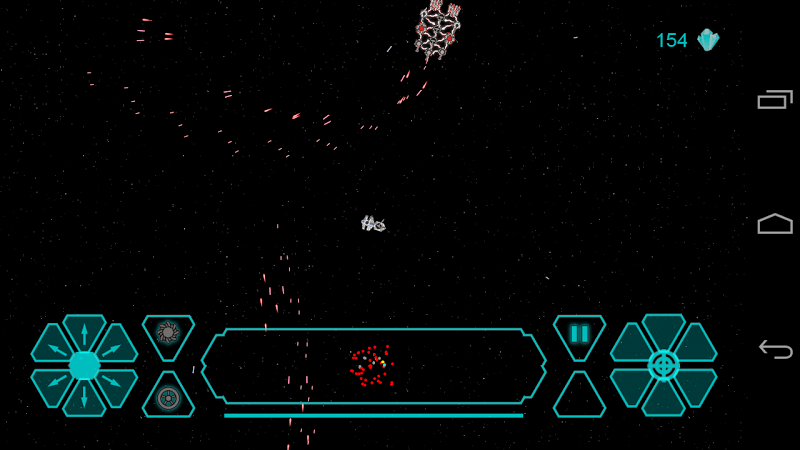The height and width of the screenshot is (450, 800).
Task: Tap the Android home button
Action: click(775, 224)
